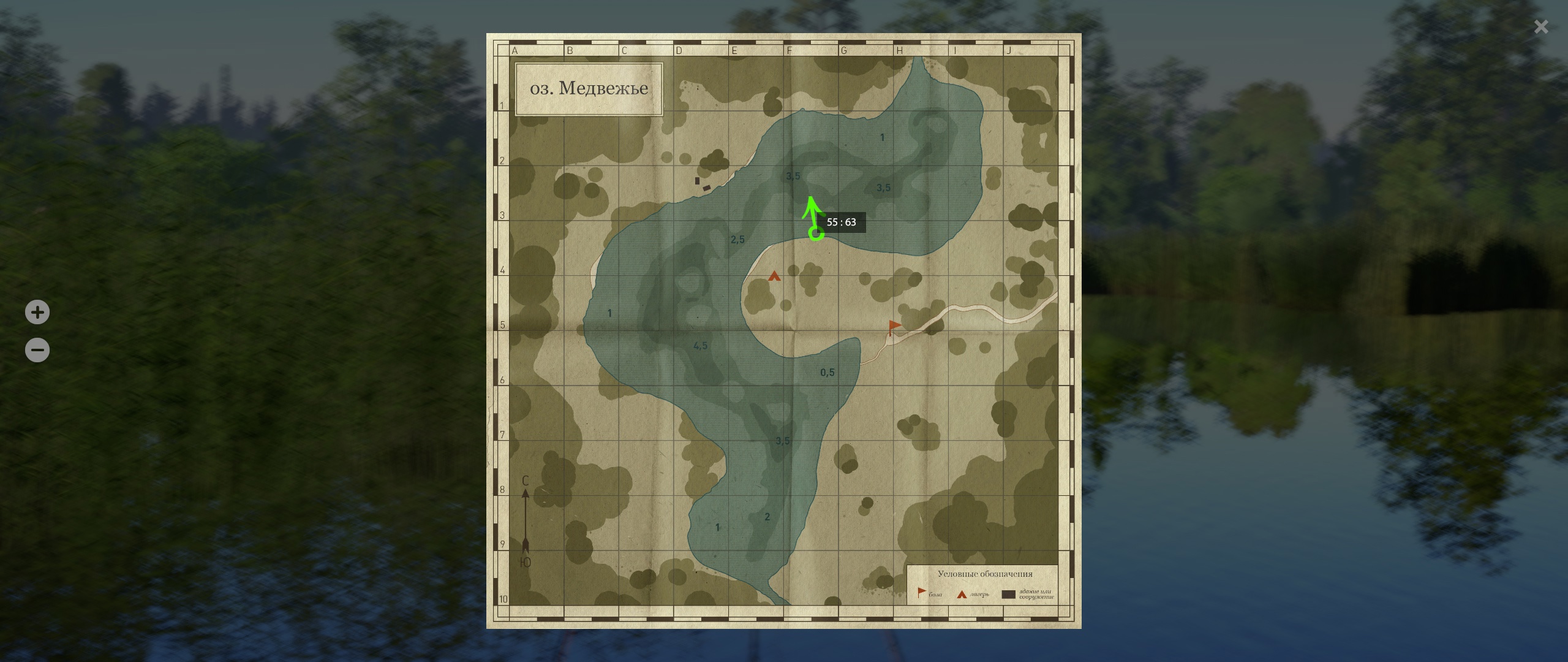Select the red base flag marker on the map

click(894, 327)
